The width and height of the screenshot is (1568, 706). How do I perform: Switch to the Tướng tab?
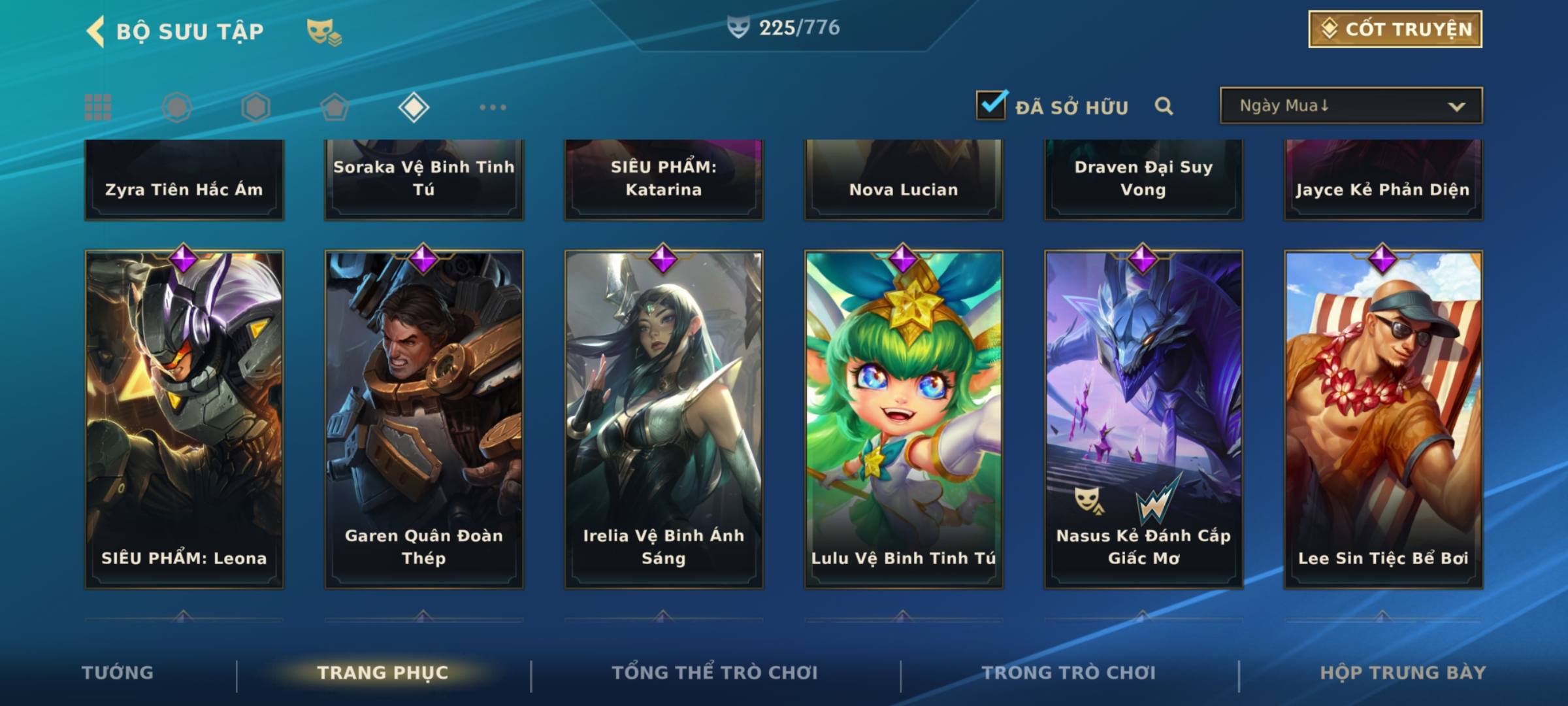pos(118,673)
